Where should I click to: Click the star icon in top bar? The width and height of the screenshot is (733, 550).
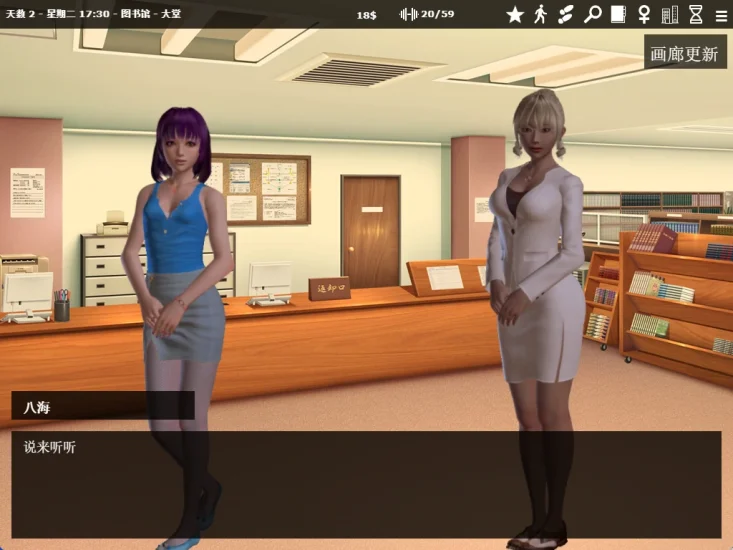click(515, 14)
